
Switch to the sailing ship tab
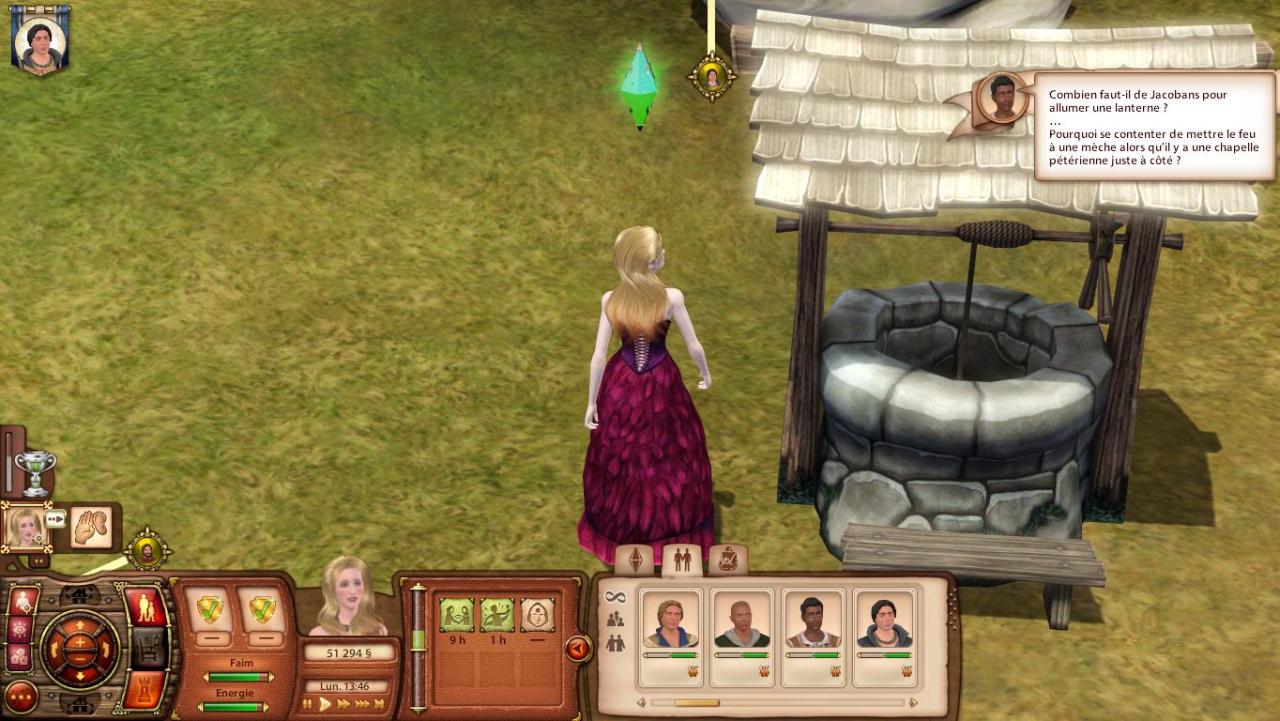728,560
